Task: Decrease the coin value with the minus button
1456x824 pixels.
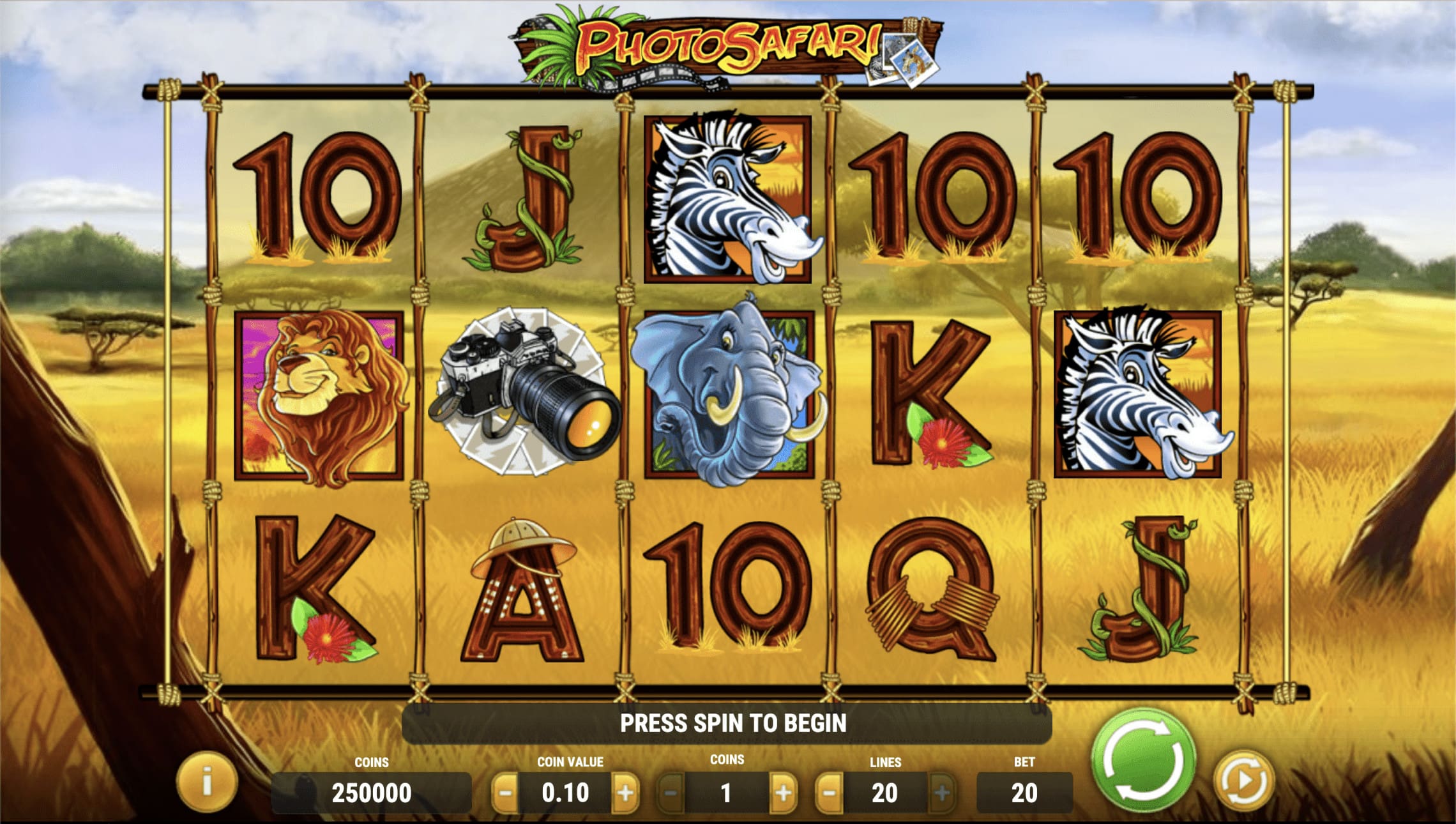Action: (506, 791)
